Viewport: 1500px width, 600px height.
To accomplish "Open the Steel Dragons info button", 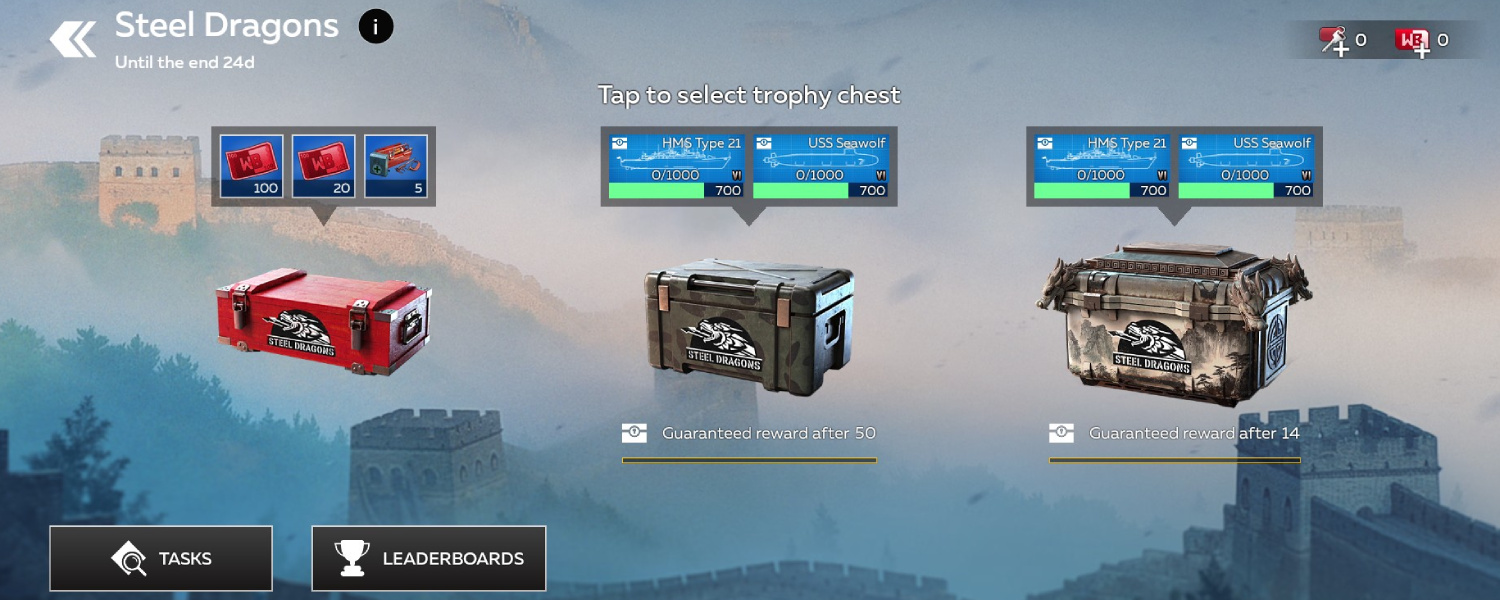I will (x=376, y=27).
